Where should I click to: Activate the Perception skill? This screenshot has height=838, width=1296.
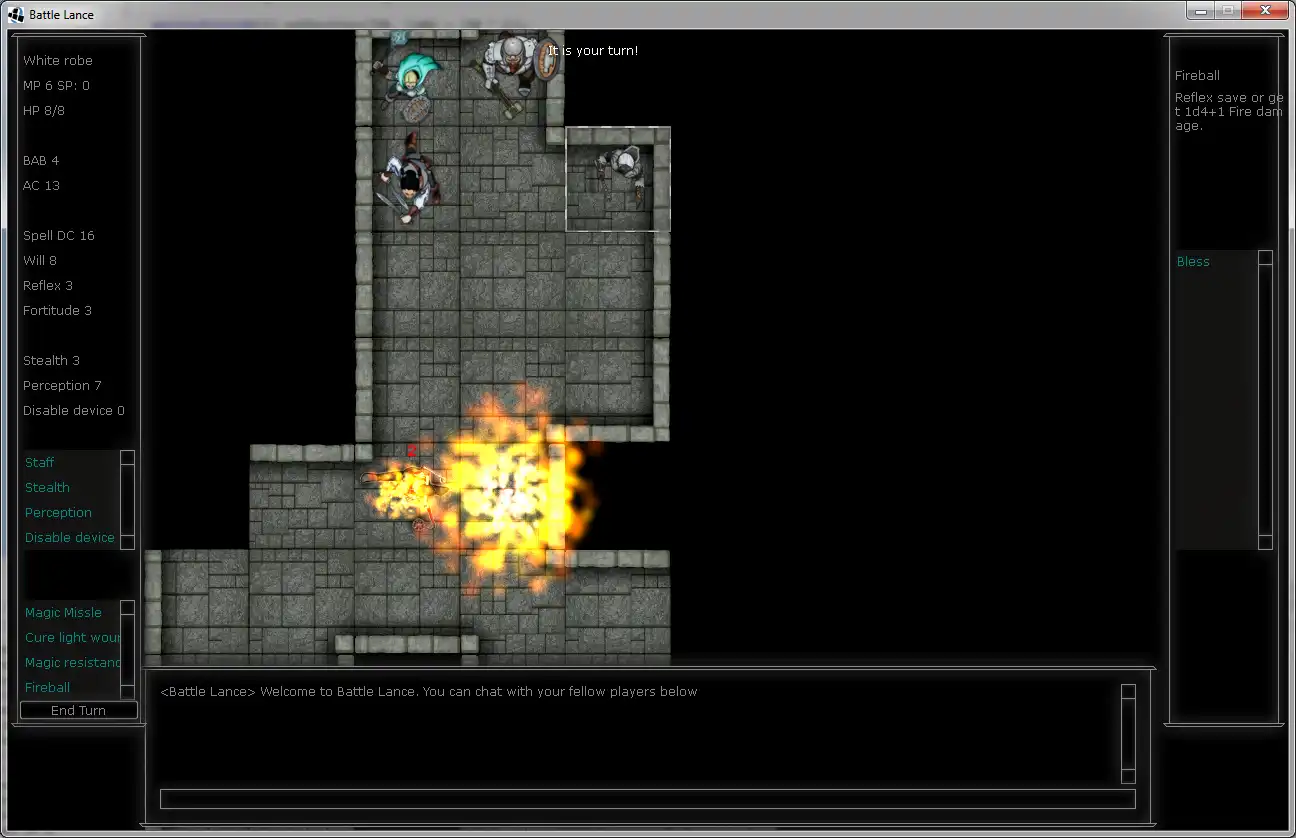tap(58, 512)
